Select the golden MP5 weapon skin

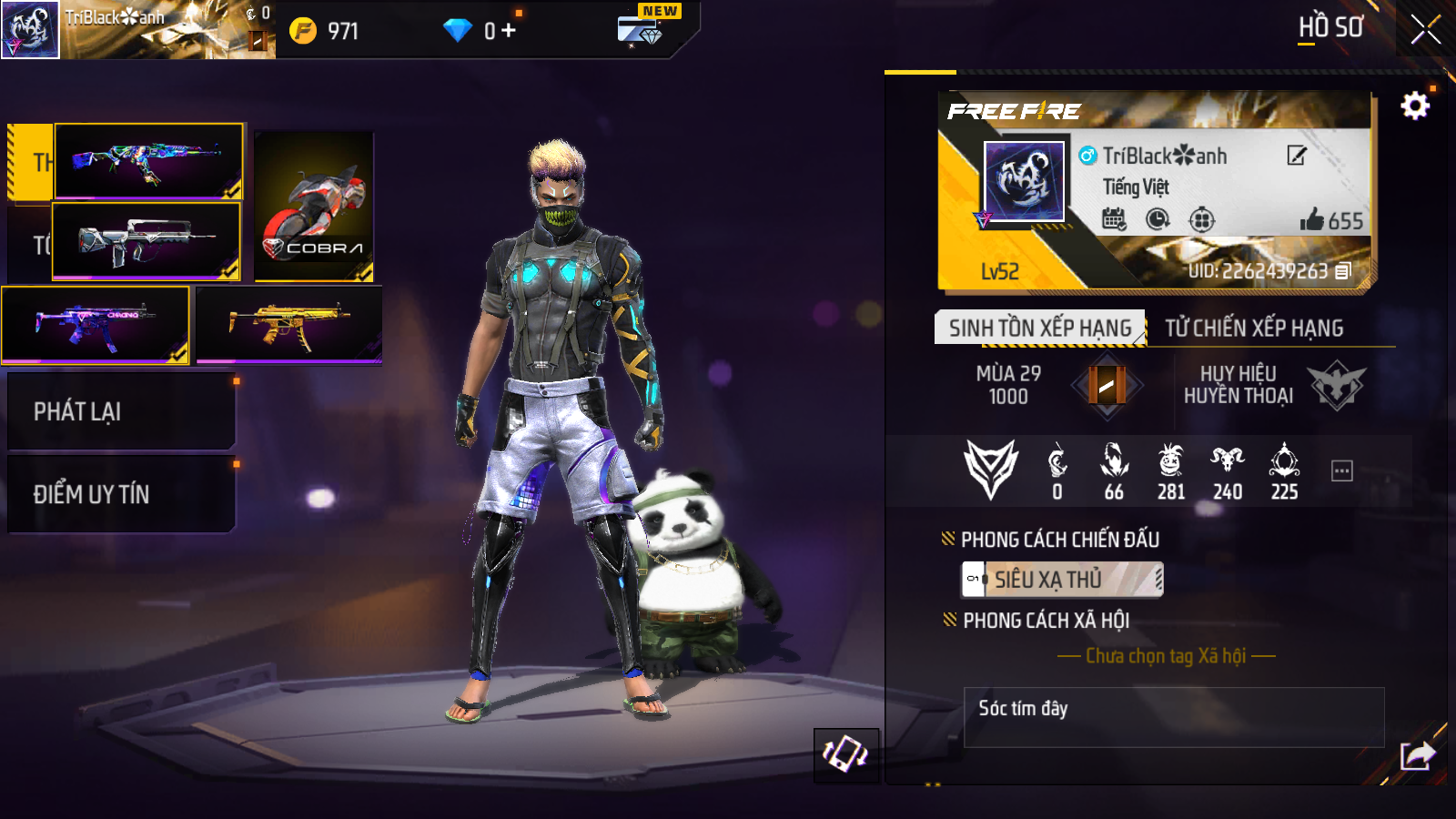288,325
